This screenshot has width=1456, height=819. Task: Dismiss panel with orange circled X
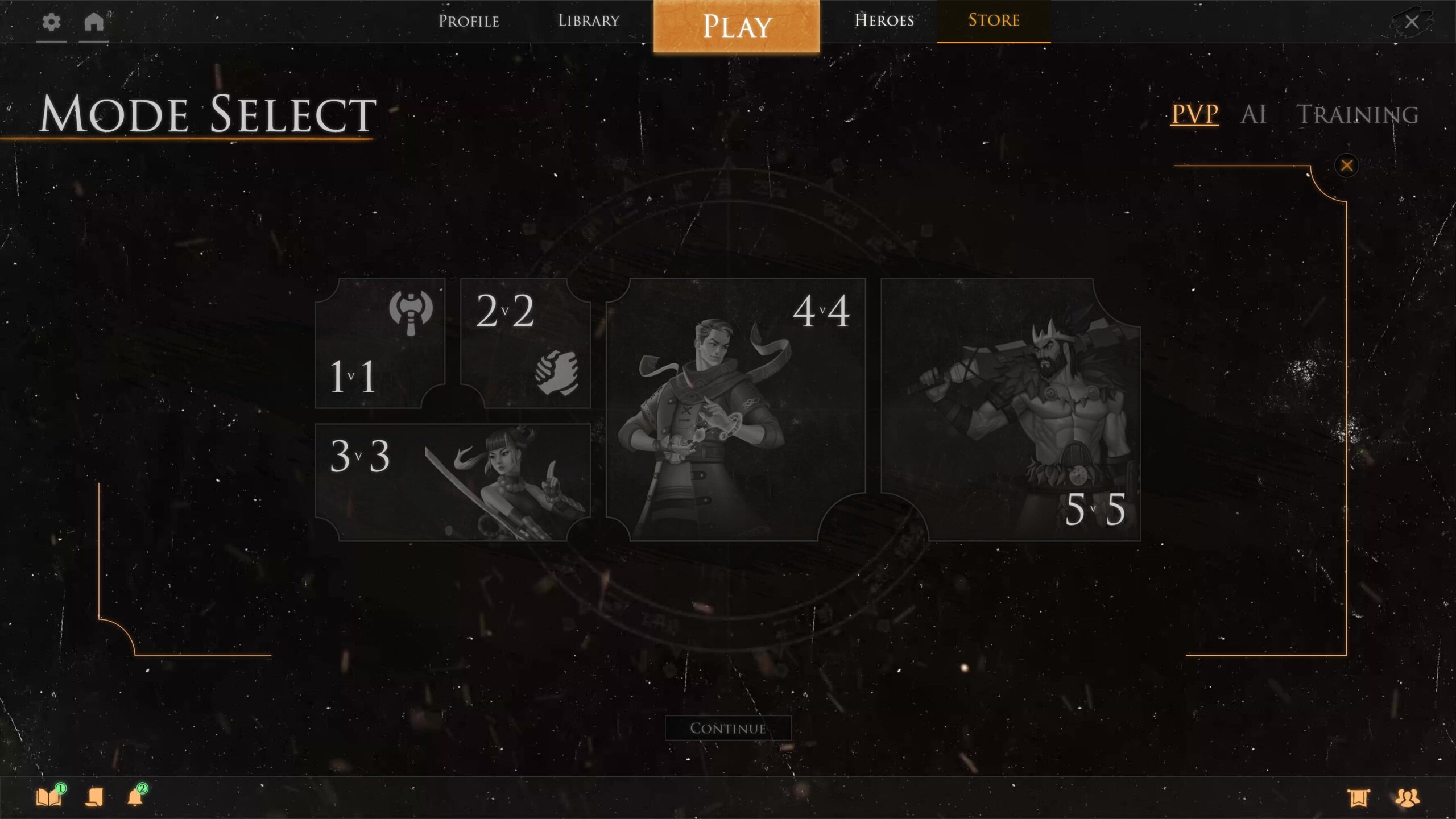coord(1346,166)
